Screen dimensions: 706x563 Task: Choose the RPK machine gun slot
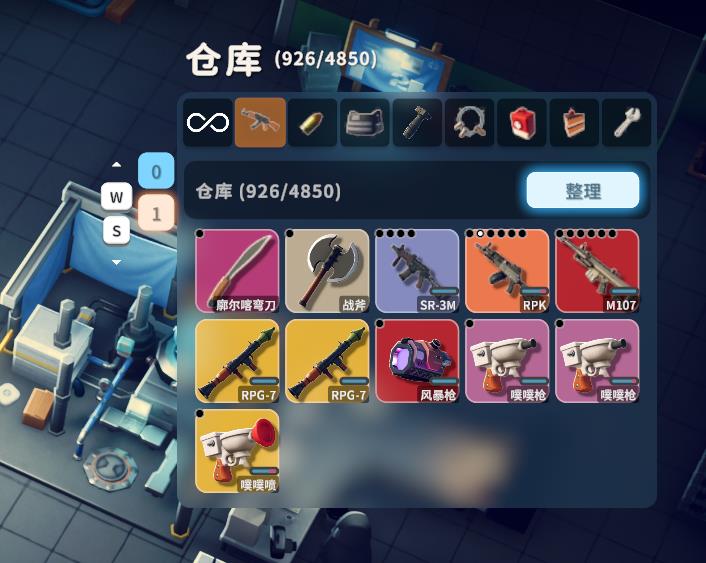(x=507, y=270)
